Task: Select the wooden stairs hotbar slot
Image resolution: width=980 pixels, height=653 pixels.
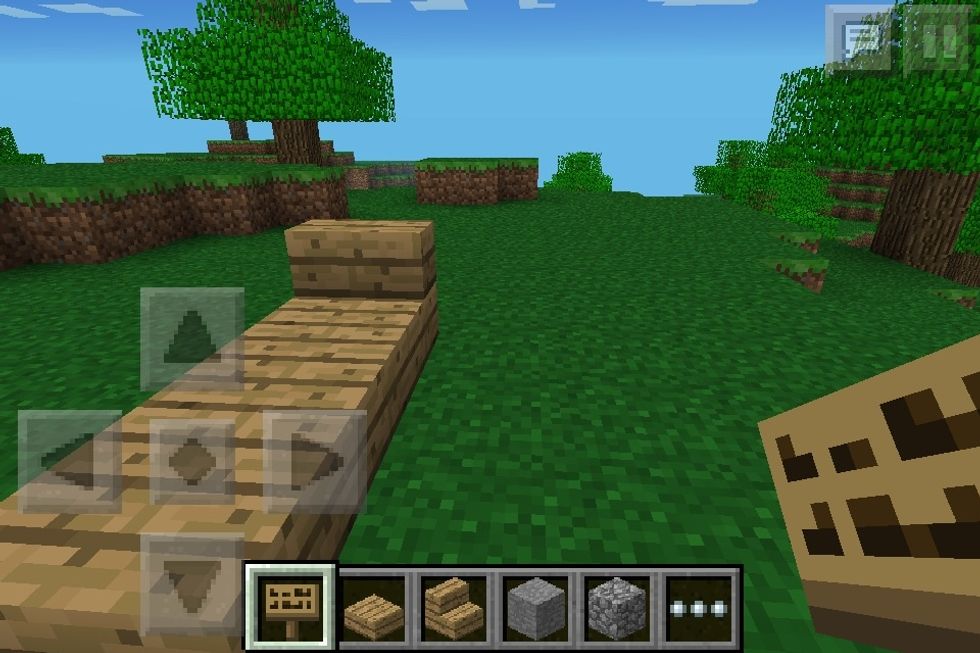Action: tap(455, 606)
